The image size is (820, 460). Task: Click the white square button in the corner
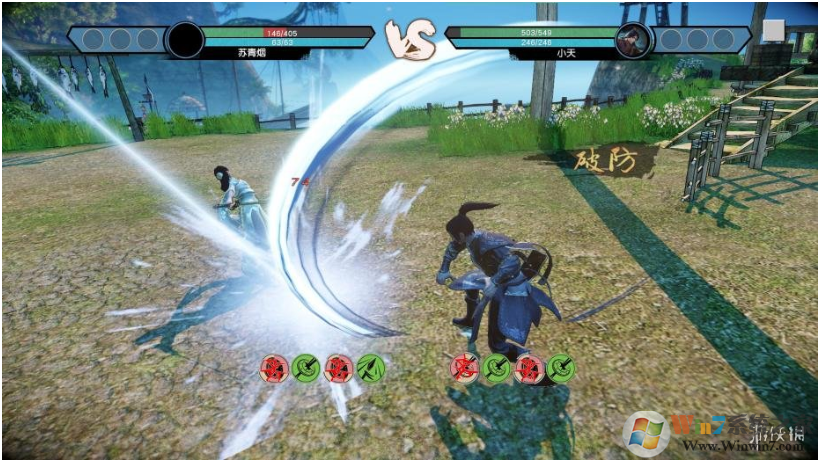click(x=773, y=31)
